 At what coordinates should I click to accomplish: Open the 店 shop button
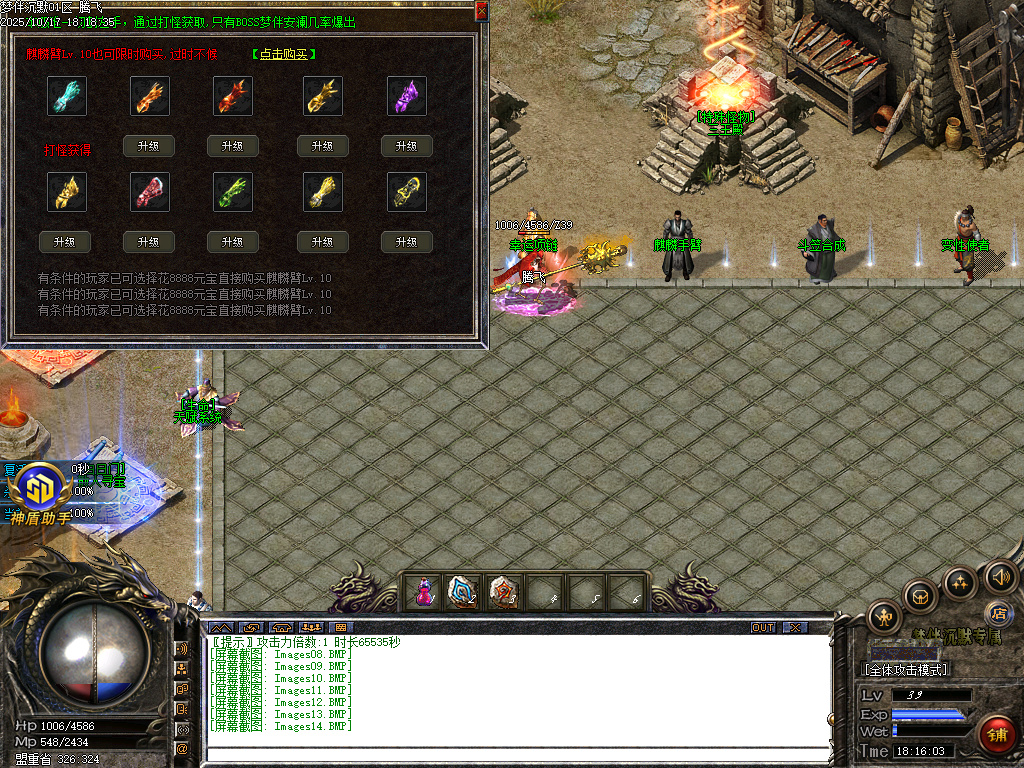[x=996, y=613]
